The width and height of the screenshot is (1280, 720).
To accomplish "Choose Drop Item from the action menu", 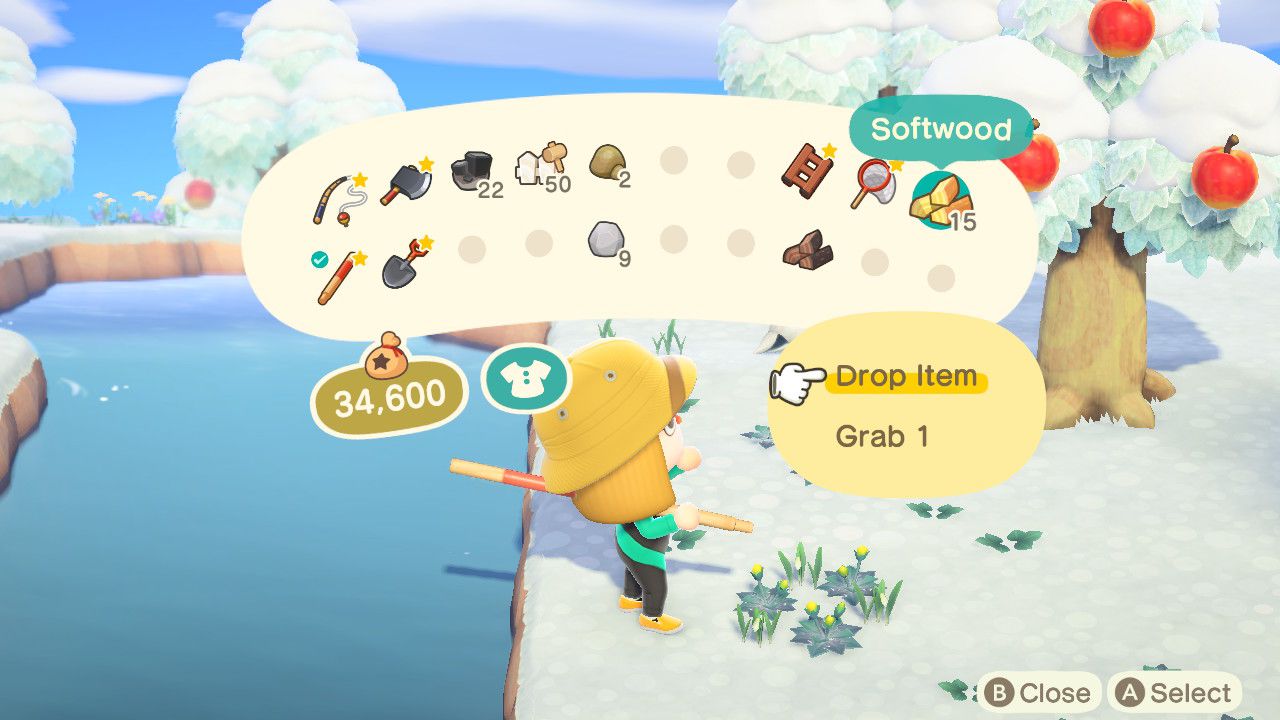I will [x=904, y=376].
